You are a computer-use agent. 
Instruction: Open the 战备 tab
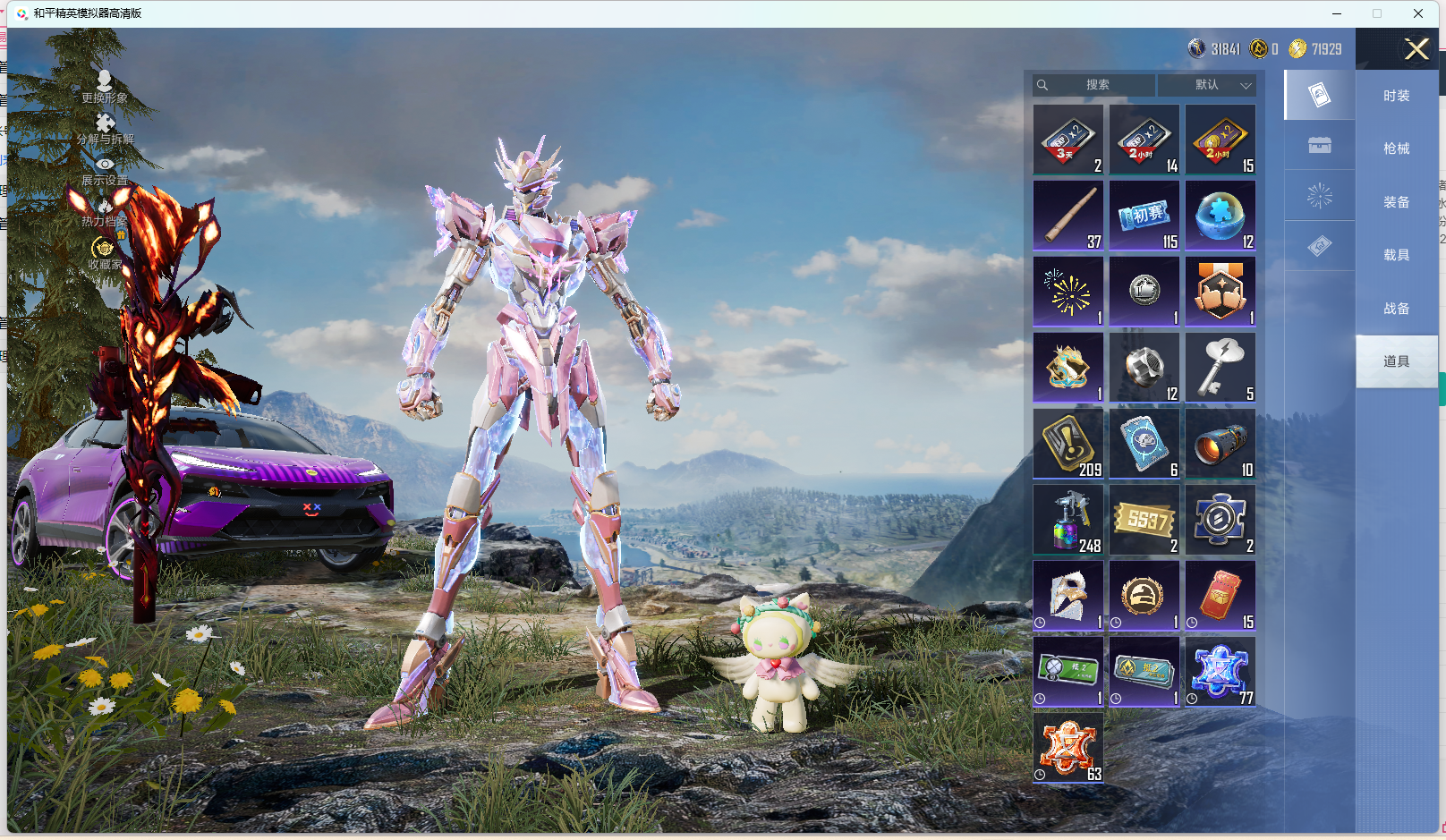point(1396,309)
